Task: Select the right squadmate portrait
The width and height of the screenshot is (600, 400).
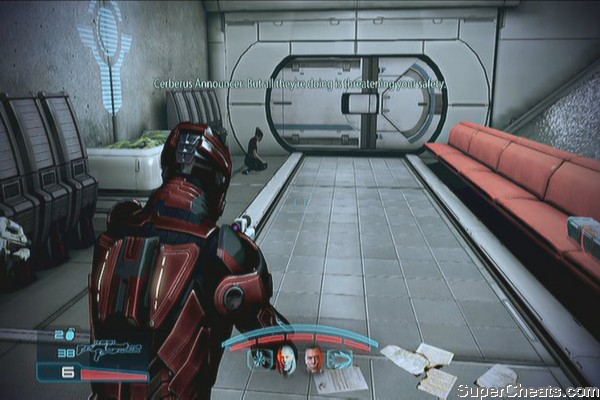Action: pyautogui.click(x=314, y=360)
